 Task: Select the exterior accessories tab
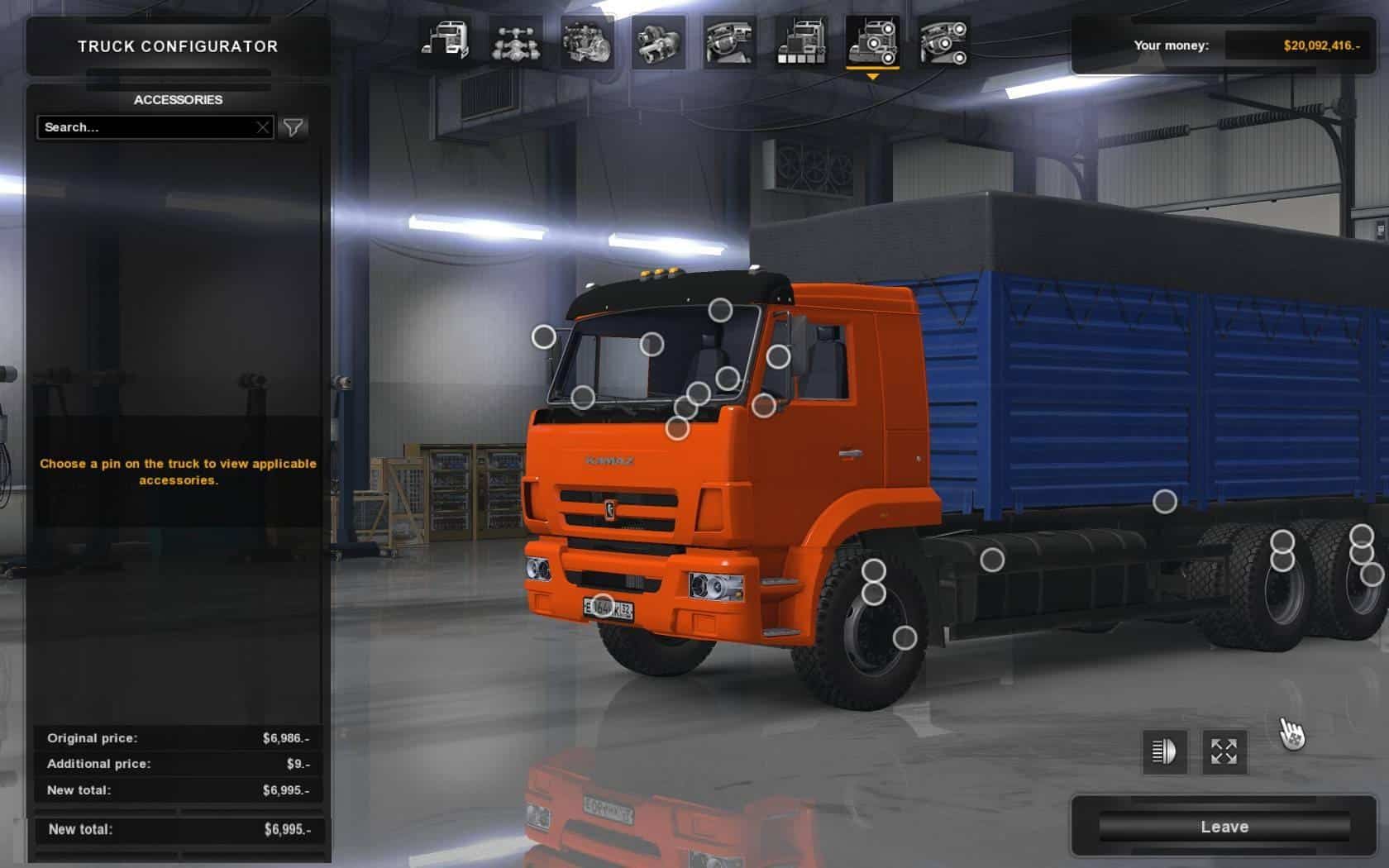click(x=872, y=41)
